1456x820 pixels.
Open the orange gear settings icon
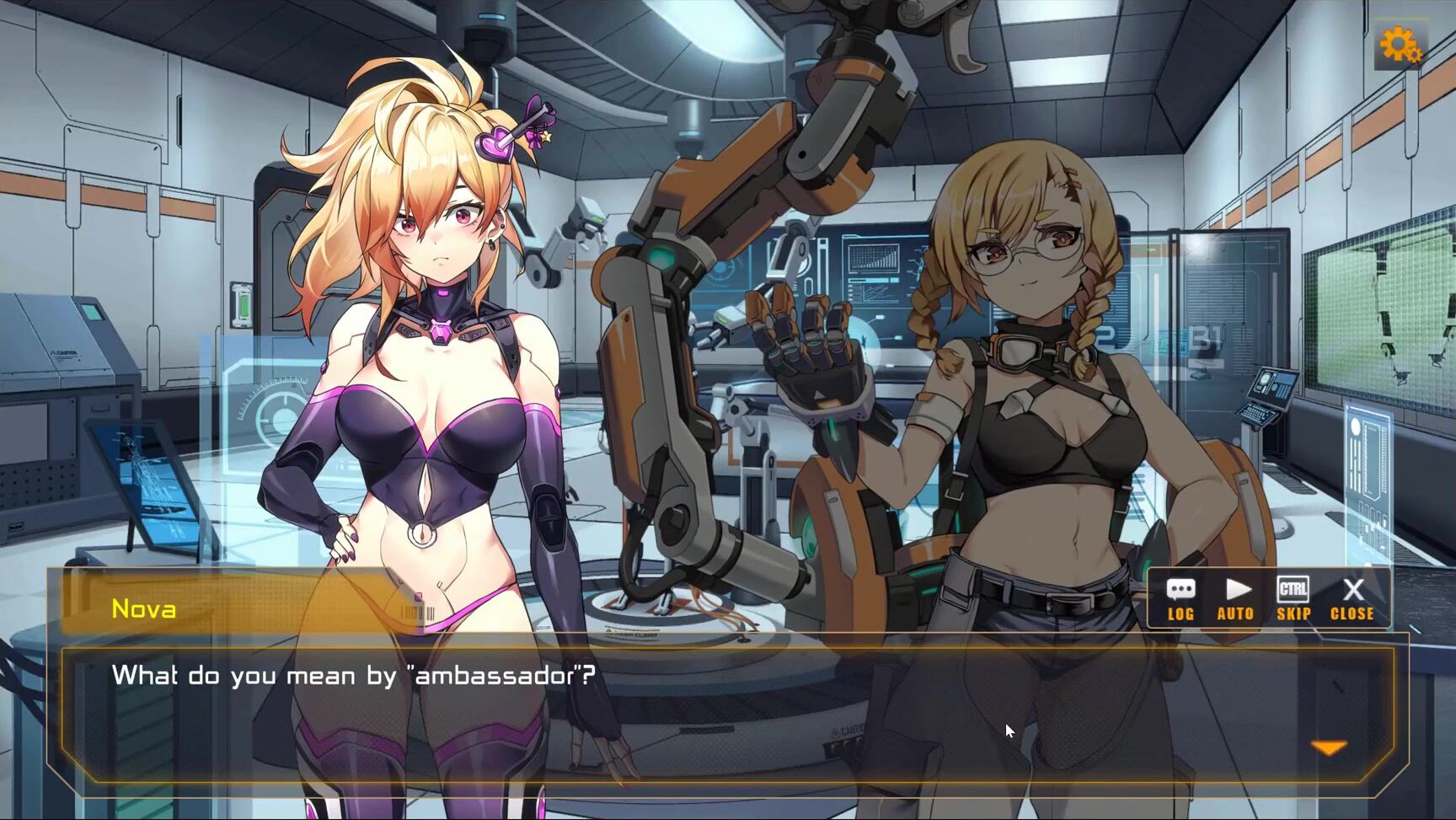tap(1400, 46)
